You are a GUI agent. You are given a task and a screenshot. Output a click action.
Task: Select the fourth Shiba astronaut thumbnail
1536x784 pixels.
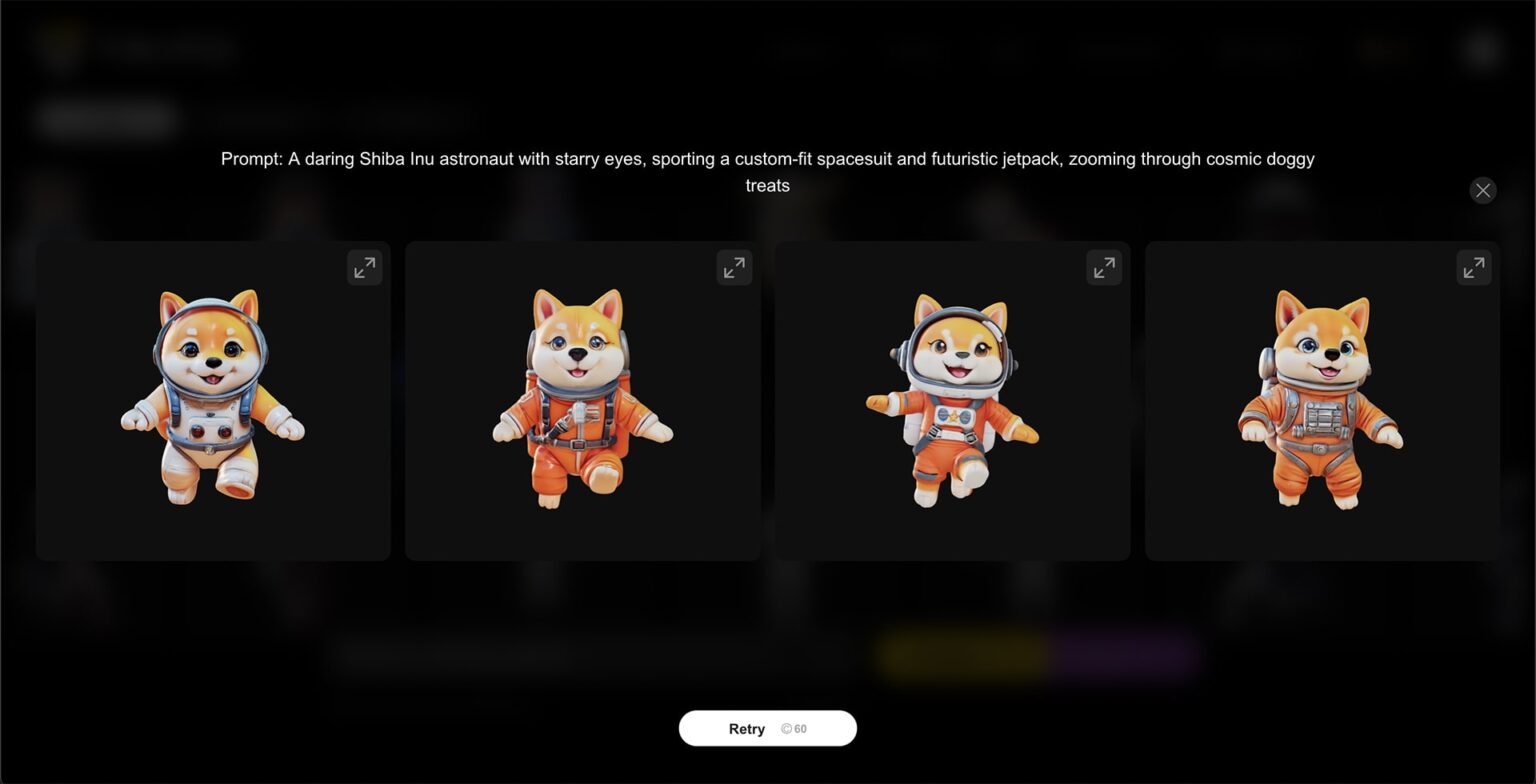[1321, 400]
